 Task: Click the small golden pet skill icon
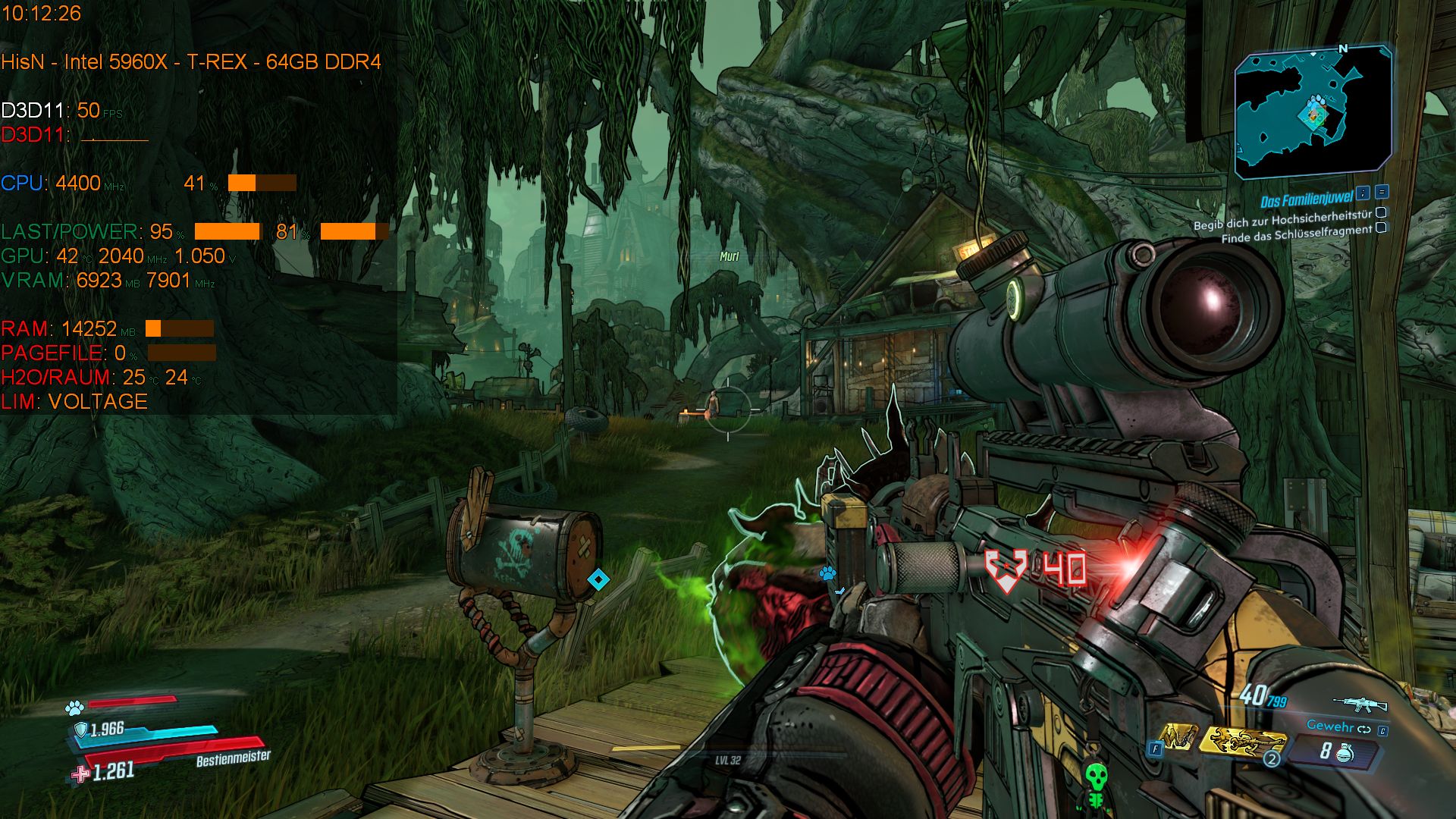[x=1178, y=737]
